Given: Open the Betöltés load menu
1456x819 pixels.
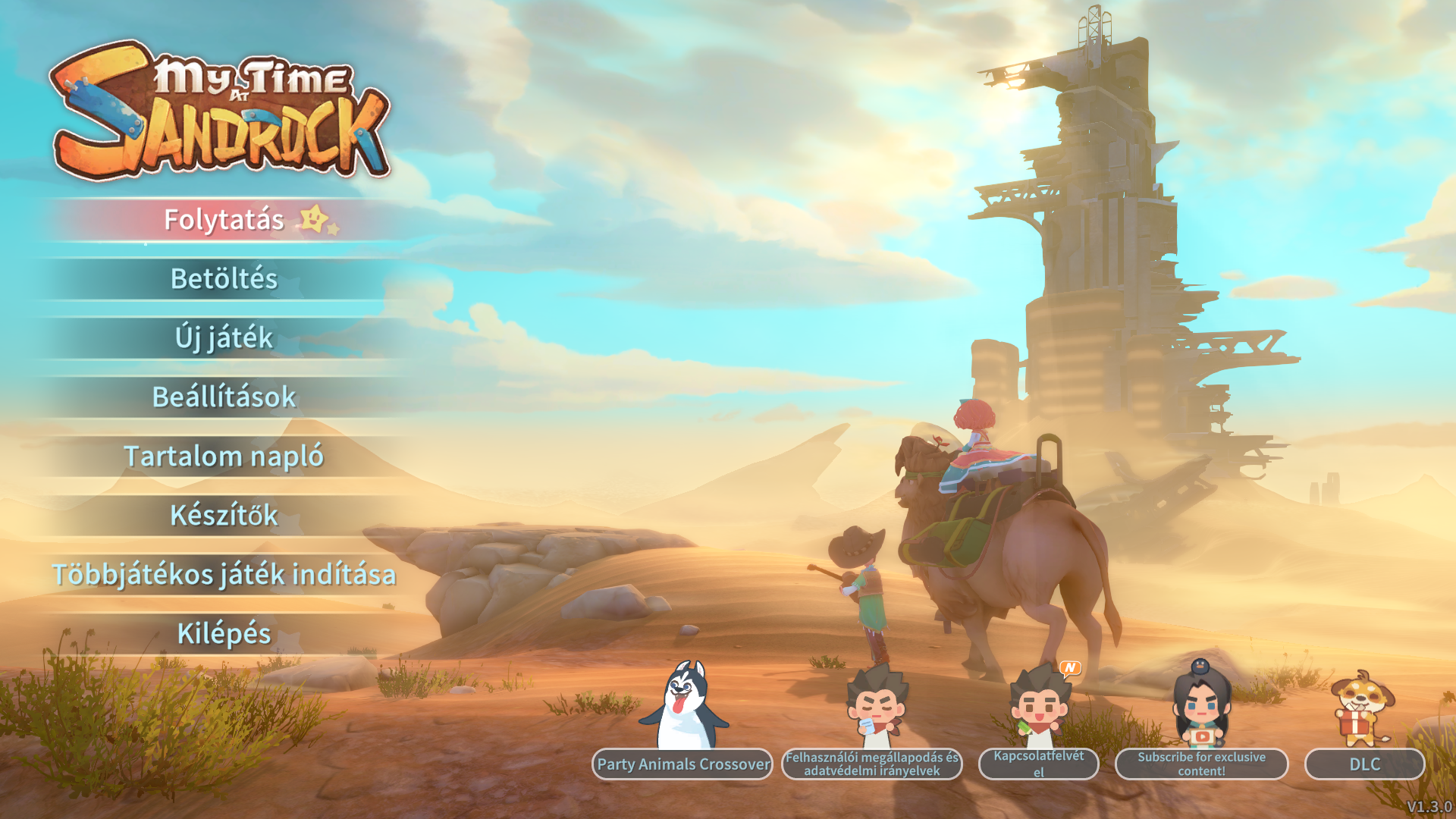Looking at the screenshot, I should pos(224,279).
